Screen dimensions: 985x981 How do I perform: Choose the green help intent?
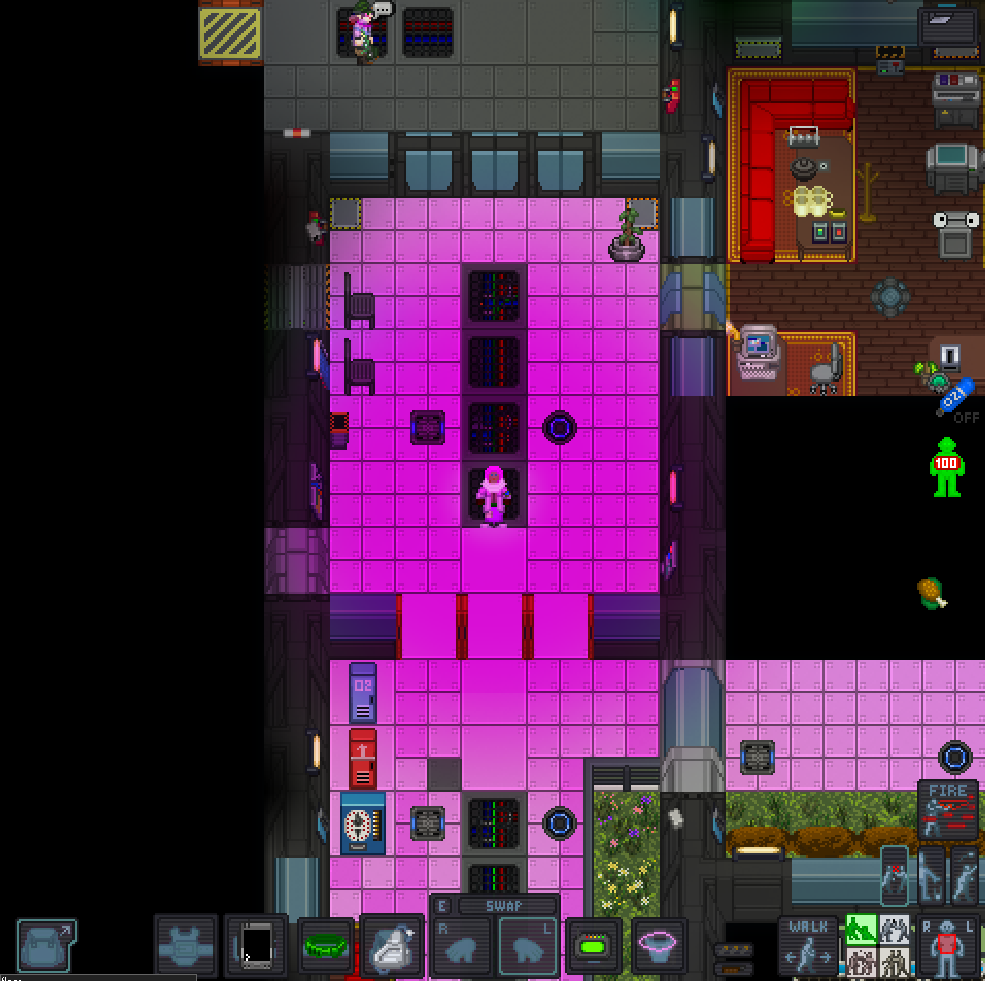[x=861, y=930]
